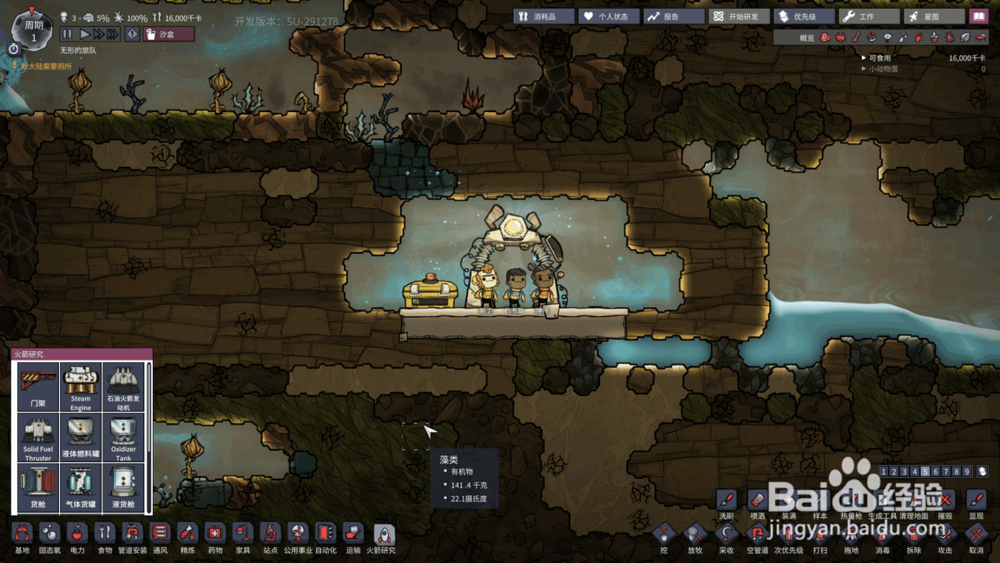The height and width of the screenshot is (563, 1000).
Task: Open the 基地 base build category
Action: click(x=22, y=537)
